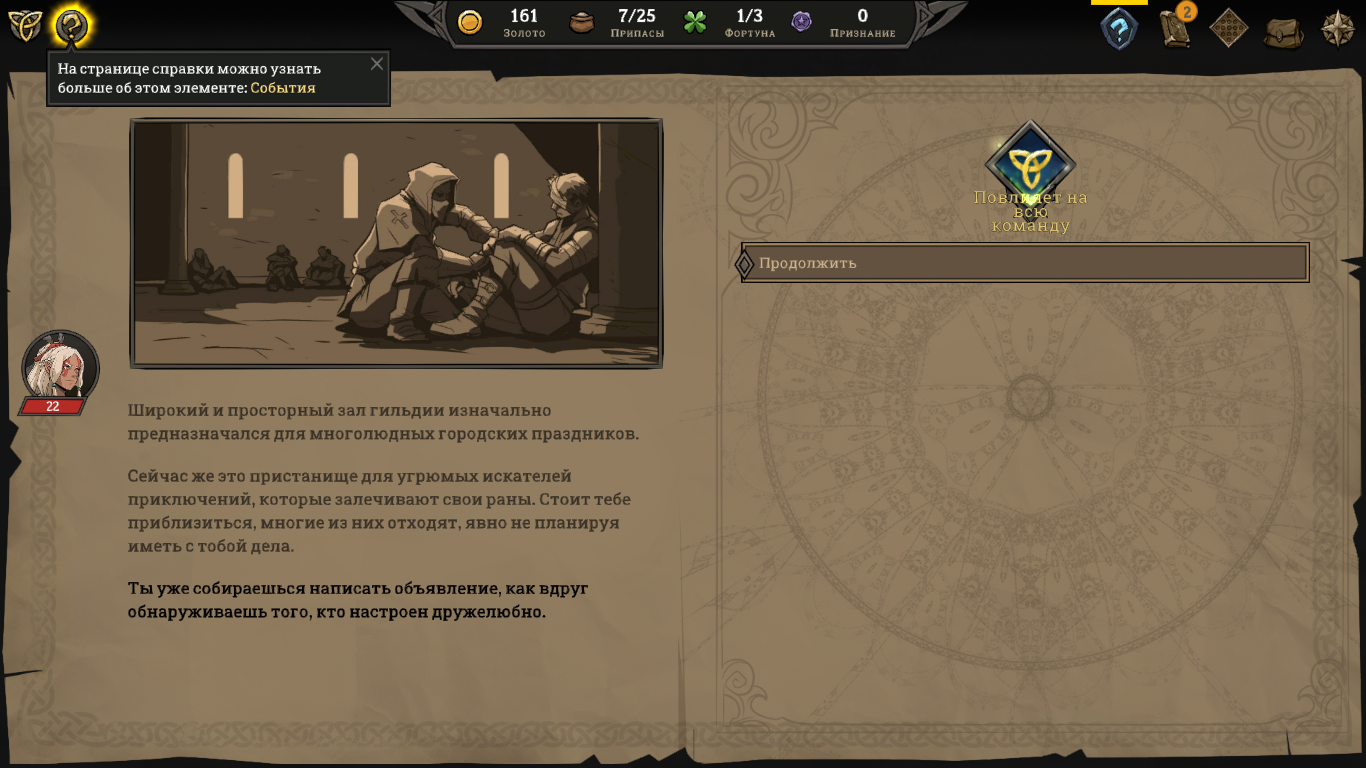Open the blue question mark shield icon

pos(1119,28)
